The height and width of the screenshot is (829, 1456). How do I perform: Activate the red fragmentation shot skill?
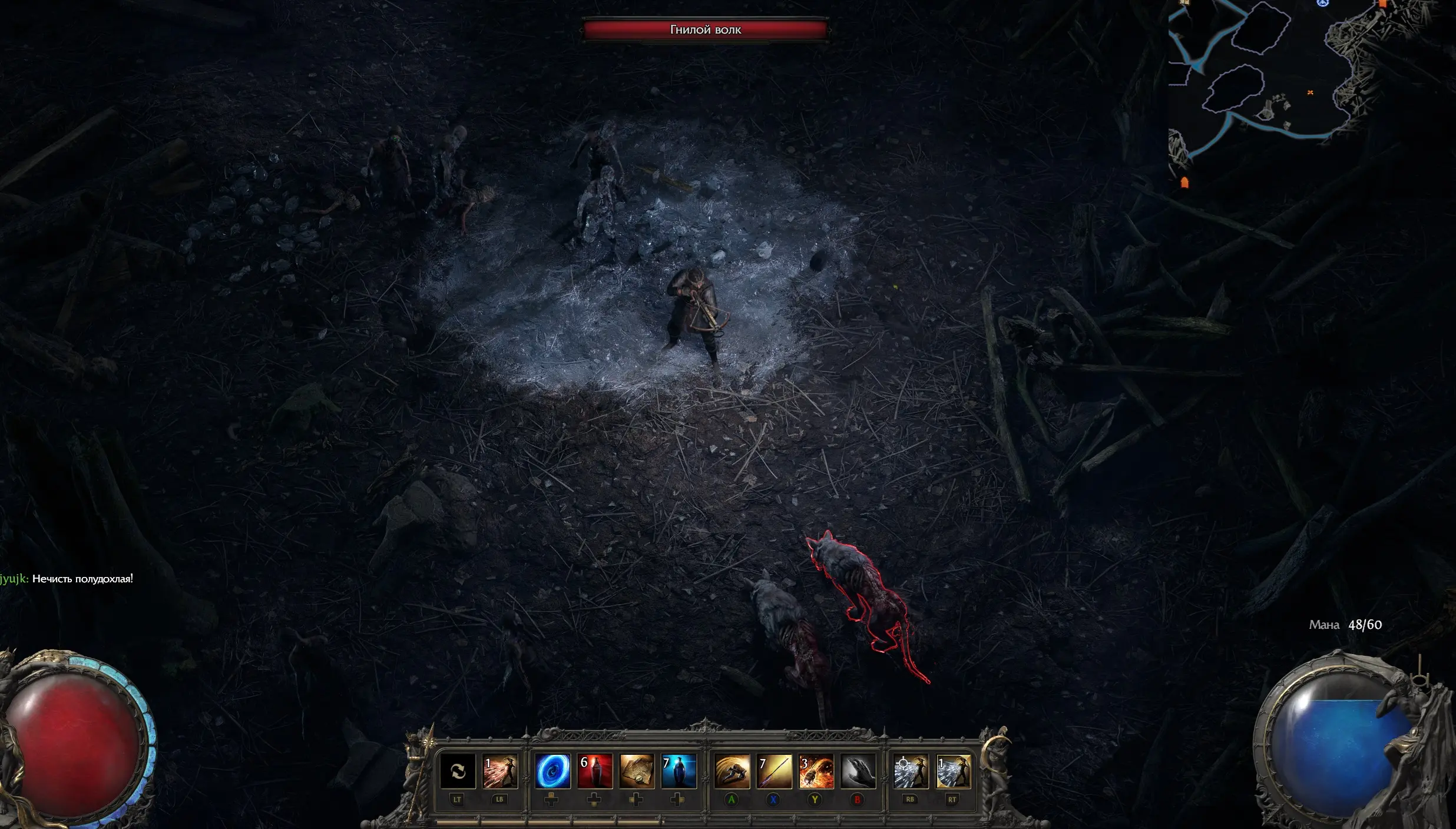[x=500, y=771]
